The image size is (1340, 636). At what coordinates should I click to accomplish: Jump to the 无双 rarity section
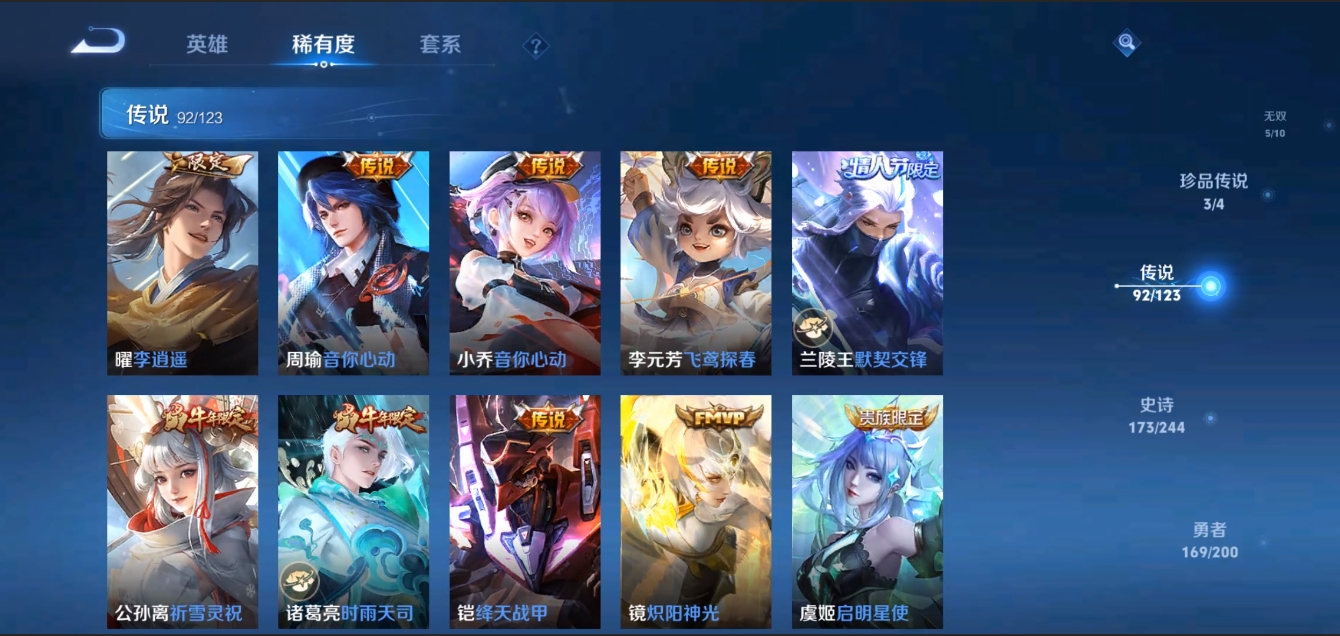coord(1274,124)
